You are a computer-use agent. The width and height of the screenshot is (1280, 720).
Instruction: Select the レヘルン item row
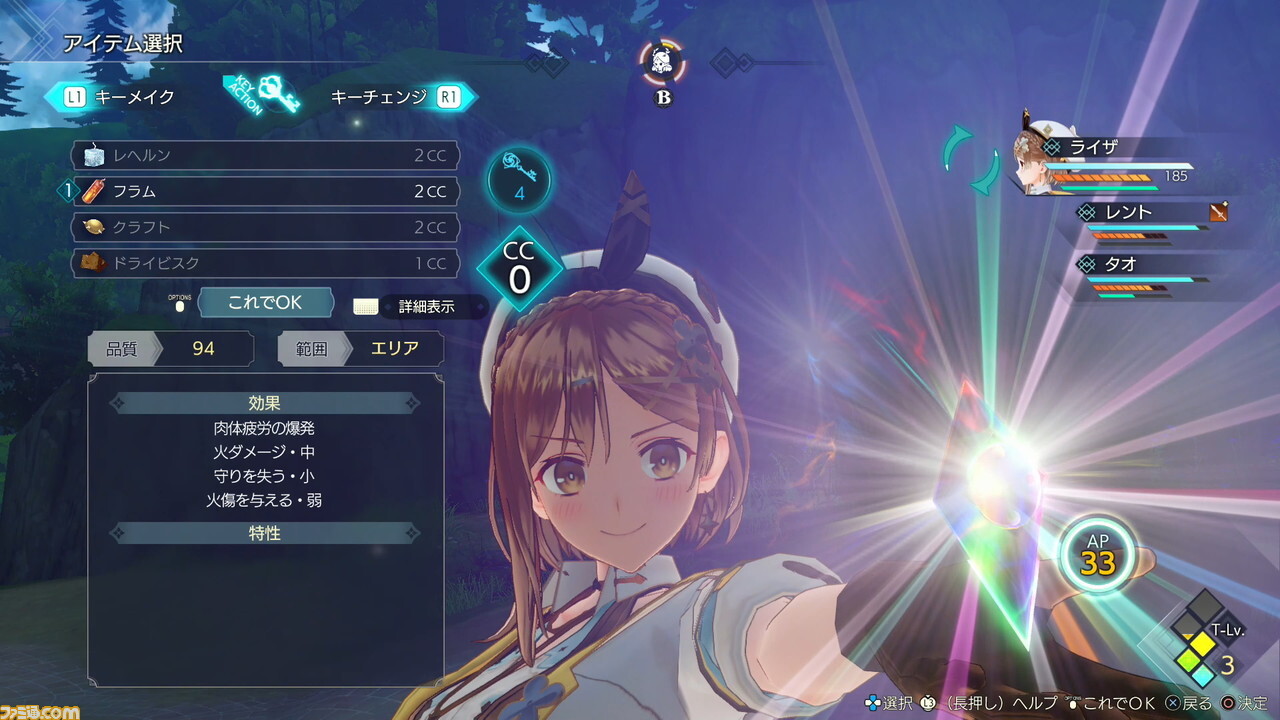point(265,156)
